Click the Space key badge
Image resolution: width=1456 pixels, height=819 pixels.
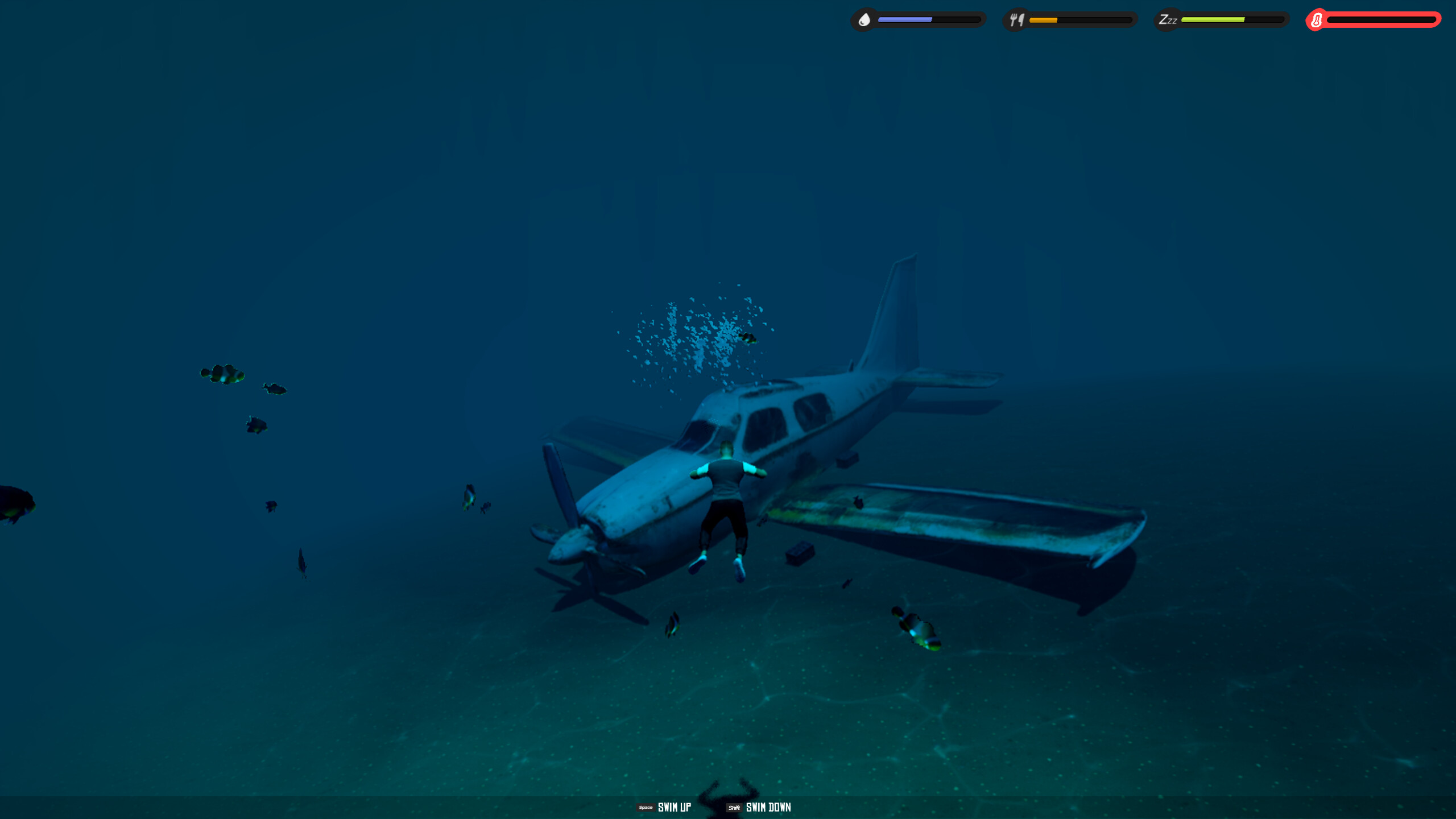tap(644, 806)
